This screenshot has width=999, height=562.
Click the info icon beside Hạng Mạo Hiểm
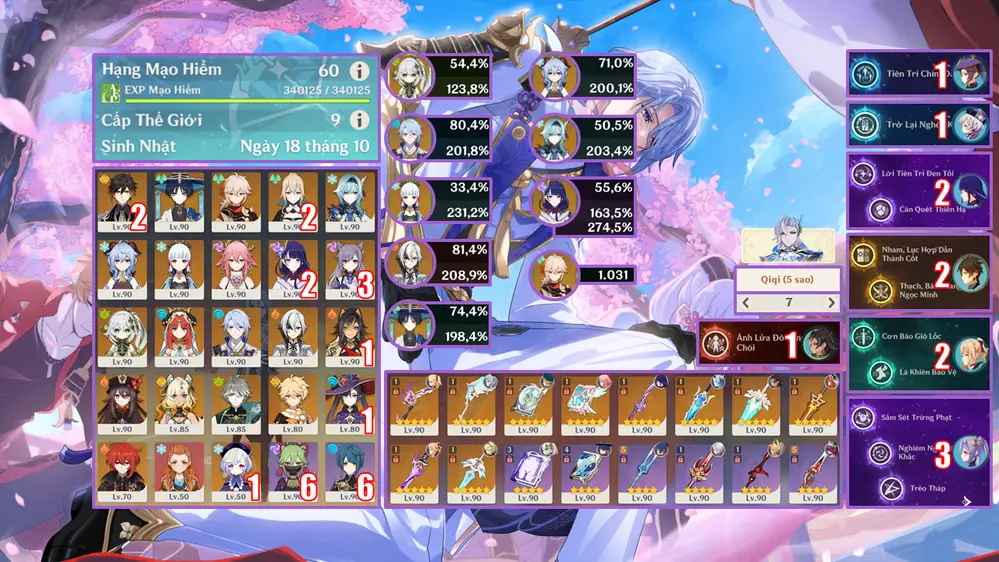pos(358,72)
